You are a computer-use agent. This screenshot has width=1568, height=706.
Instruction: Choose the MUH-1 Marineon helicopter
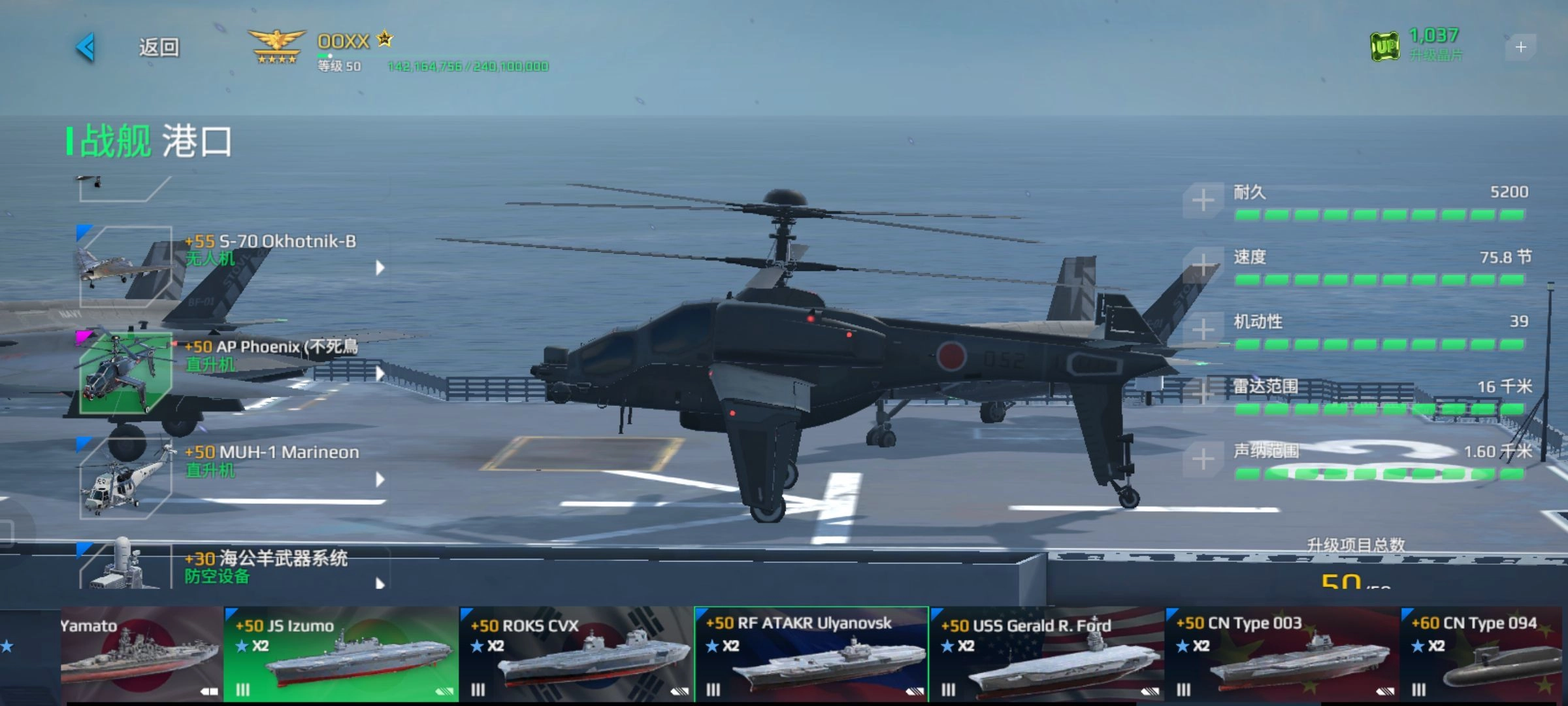[x=229, y=479]
